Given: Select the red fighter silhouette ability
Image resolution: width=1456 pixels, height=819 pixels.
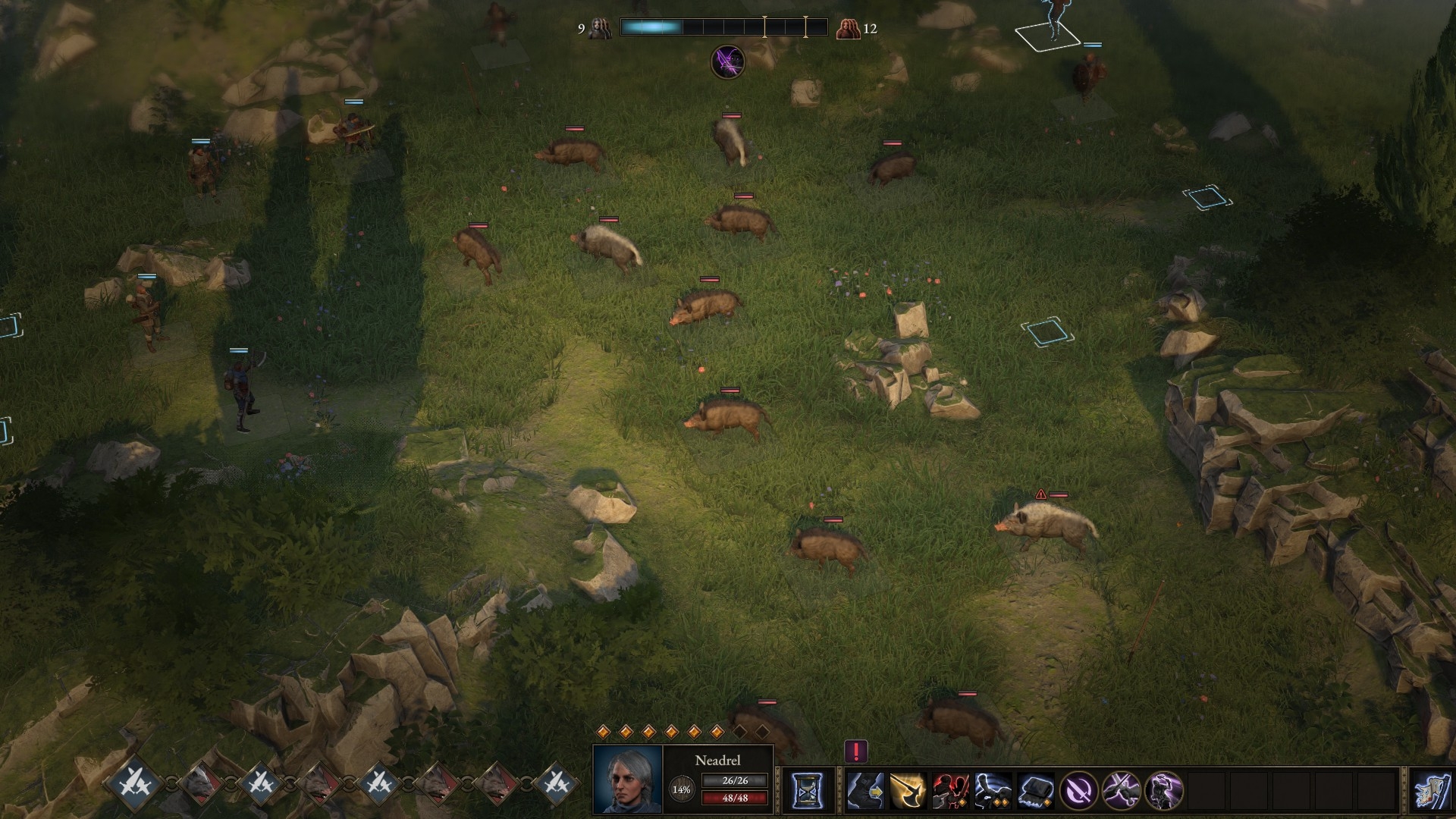Looking at the screenshot, I should (950, 791).
